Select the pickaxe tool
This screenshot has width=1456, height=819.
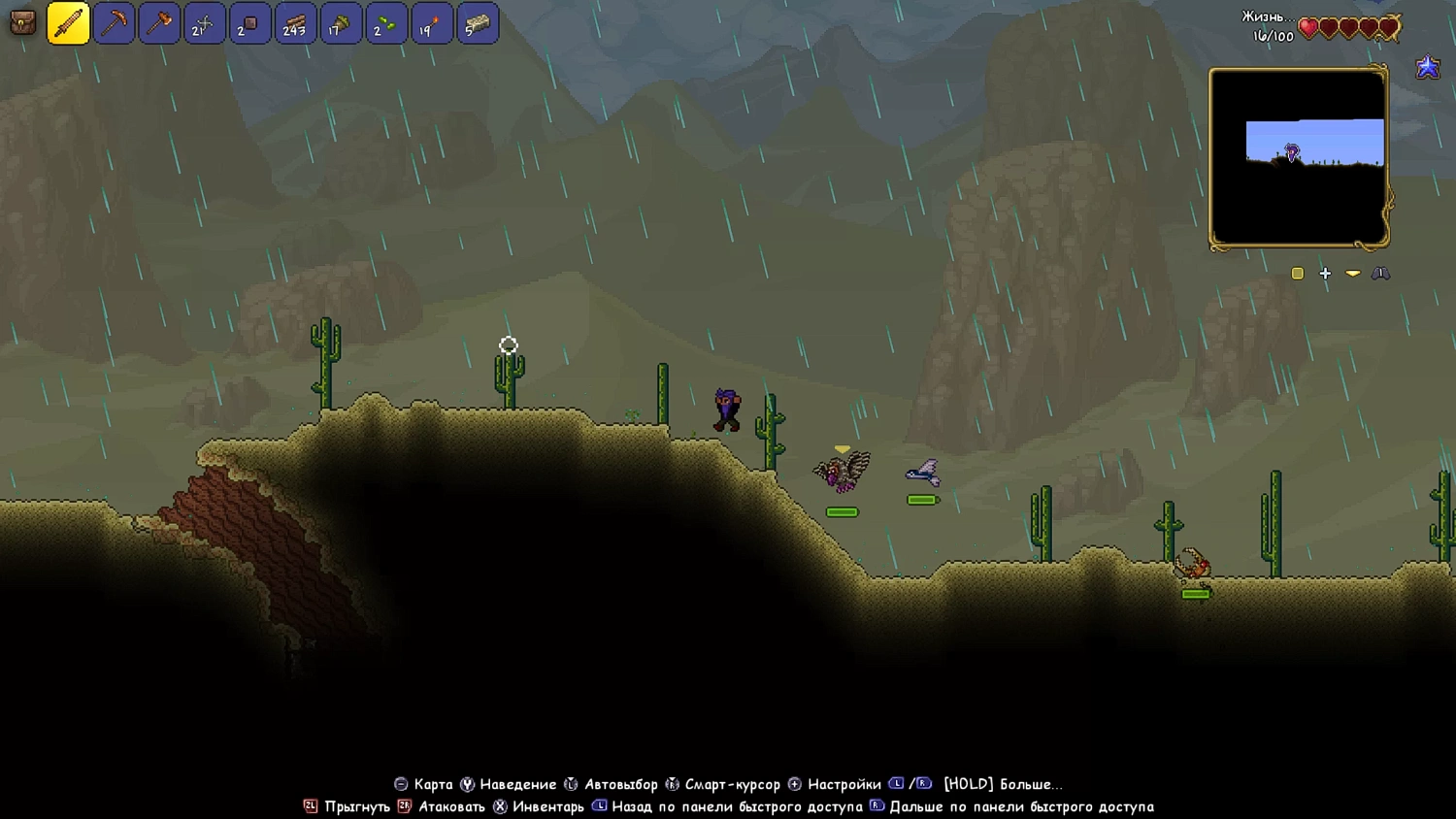coord(114,23)
